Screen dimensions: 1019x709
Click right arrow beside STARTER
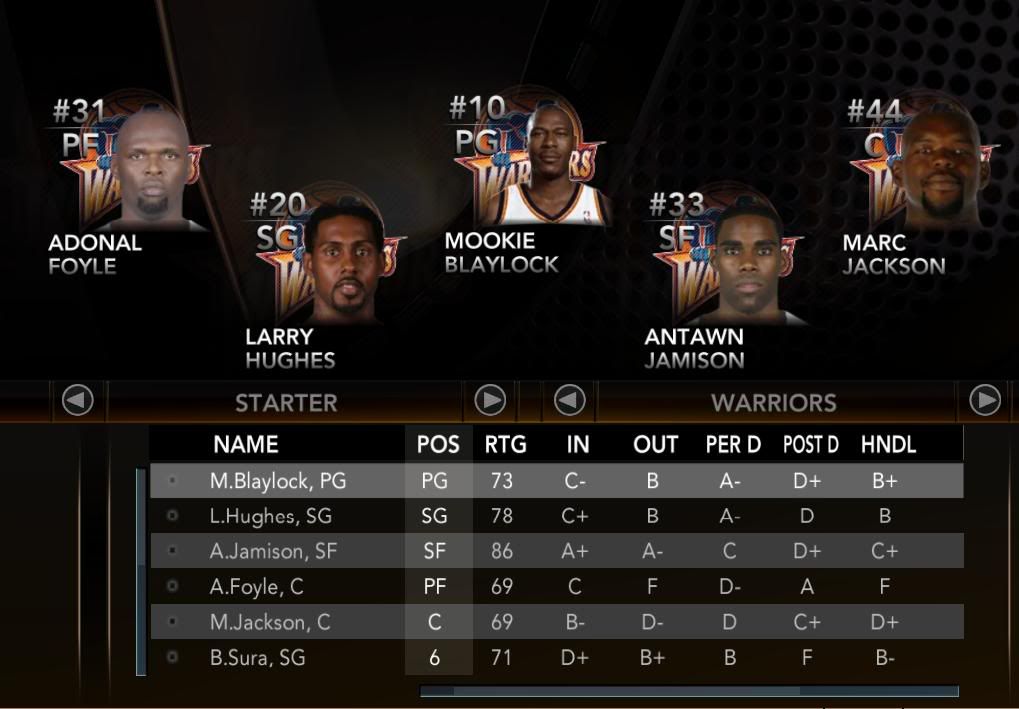click(x=490, y=401)
